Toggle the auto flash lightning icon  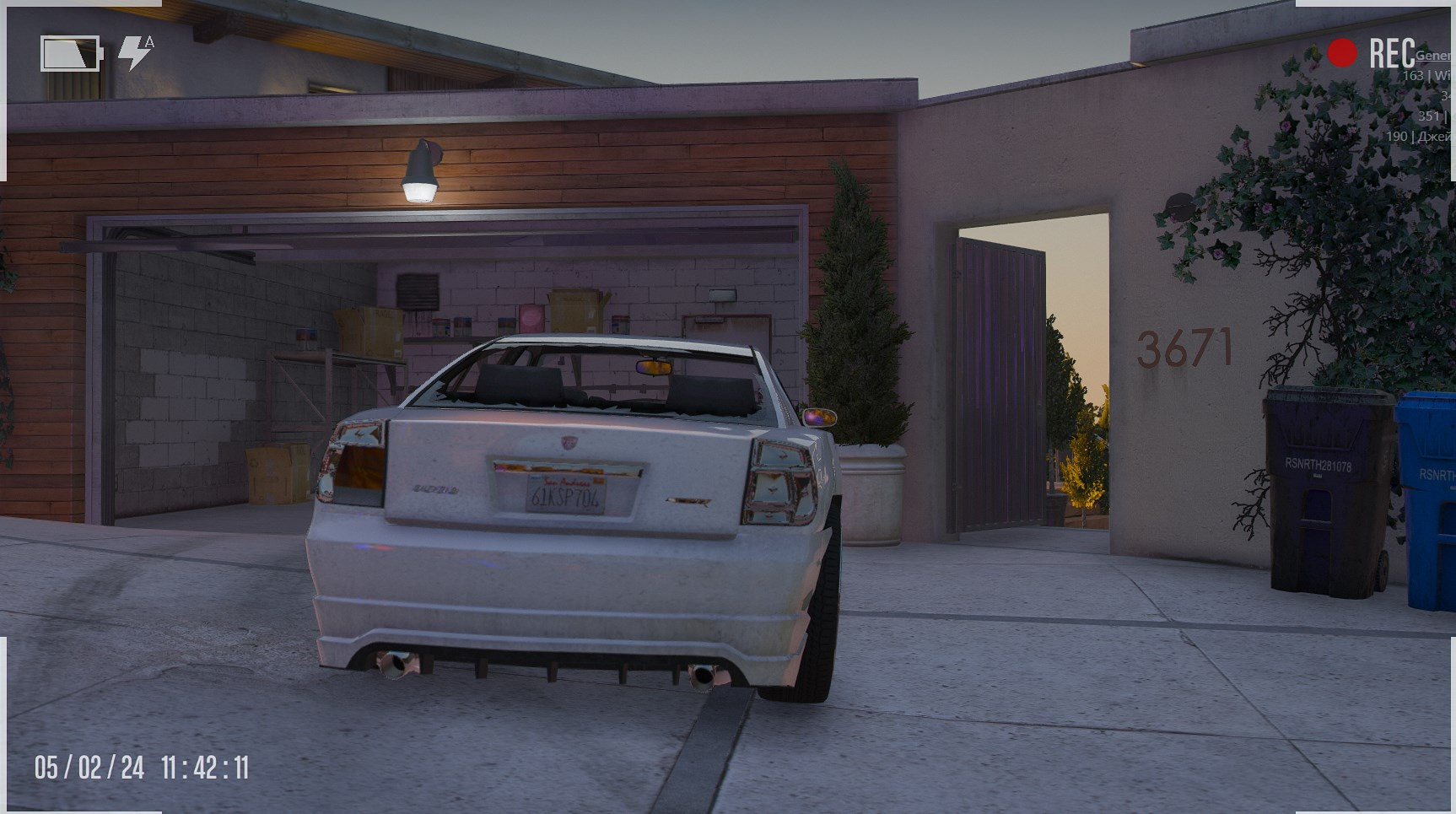tap(135, 53)
